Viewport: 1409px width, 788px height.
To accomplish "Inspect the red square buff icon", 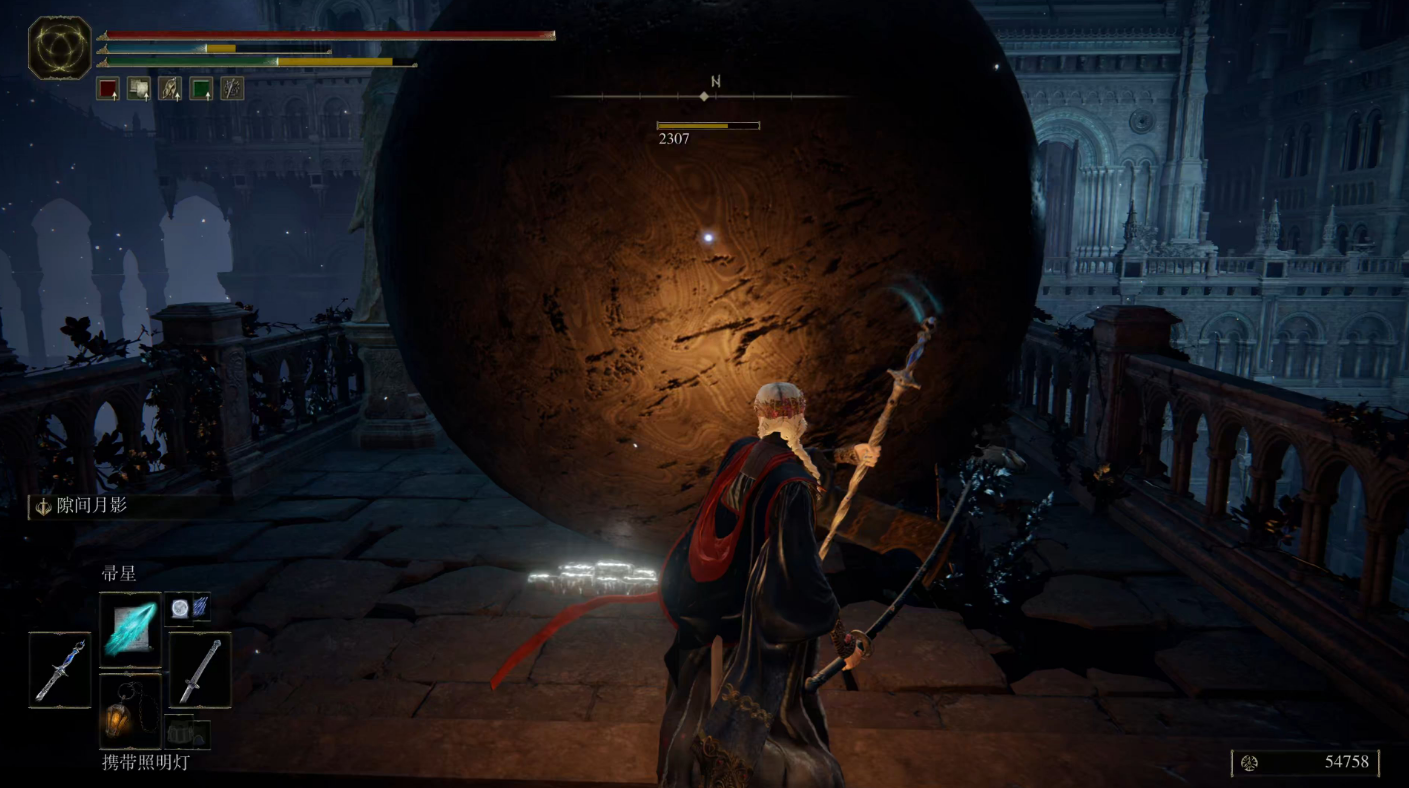I will [x=108, y=89].
